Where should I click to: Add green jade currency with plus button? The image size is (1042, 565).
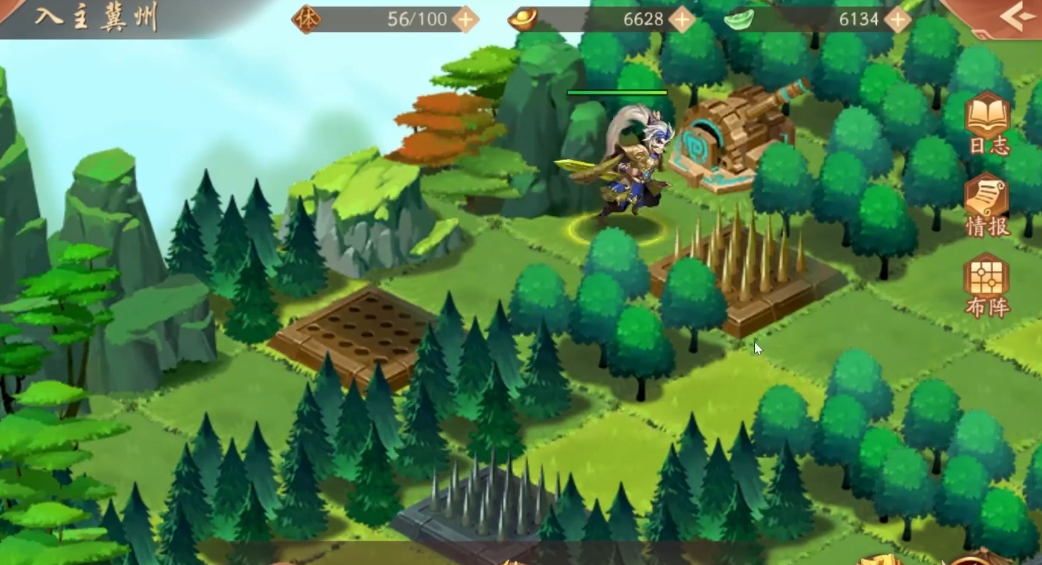click(x=898, y=19)
